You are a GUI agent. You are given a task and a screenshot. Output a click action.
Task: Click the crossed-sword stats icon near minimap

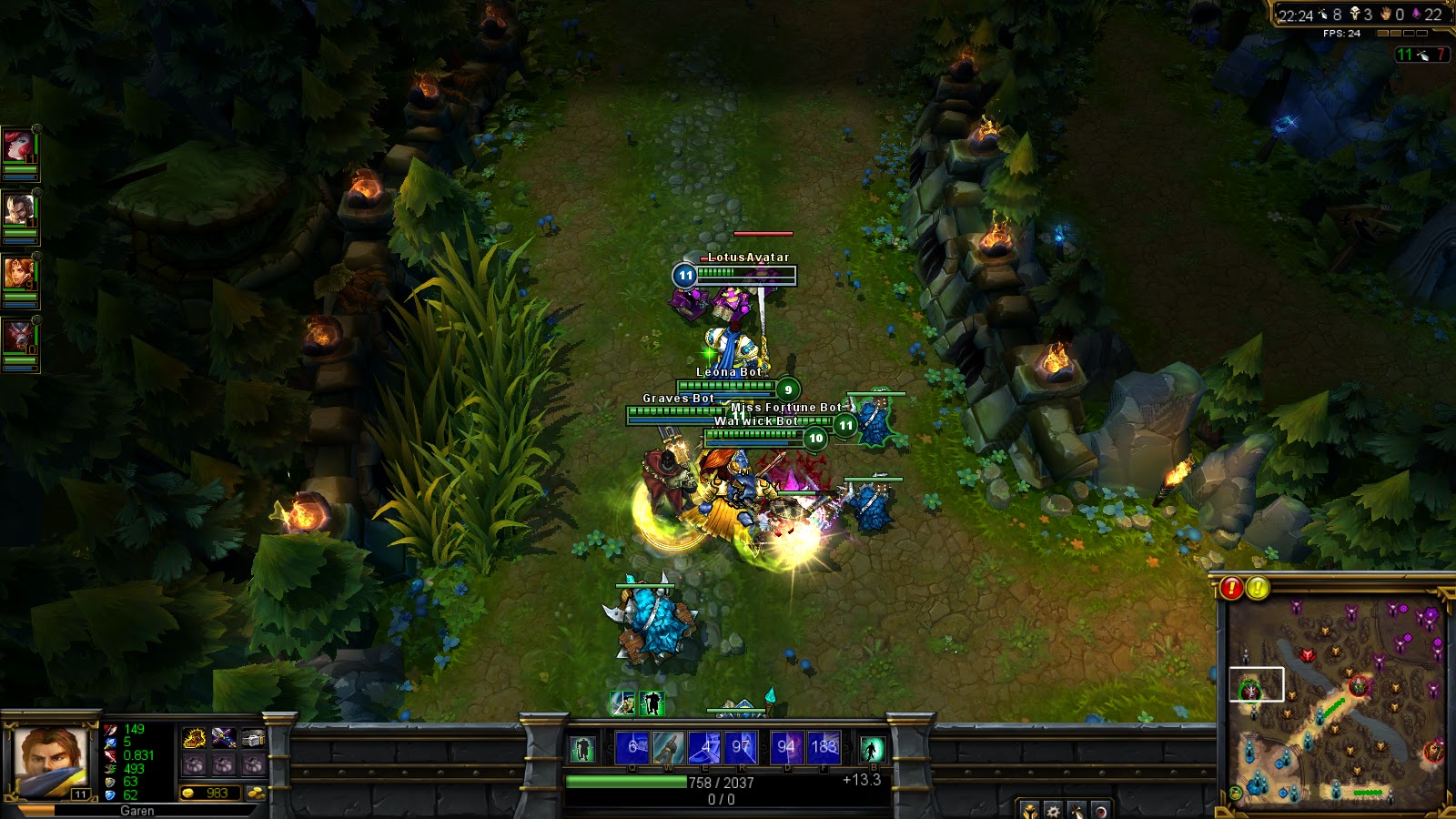point(1077,811)
